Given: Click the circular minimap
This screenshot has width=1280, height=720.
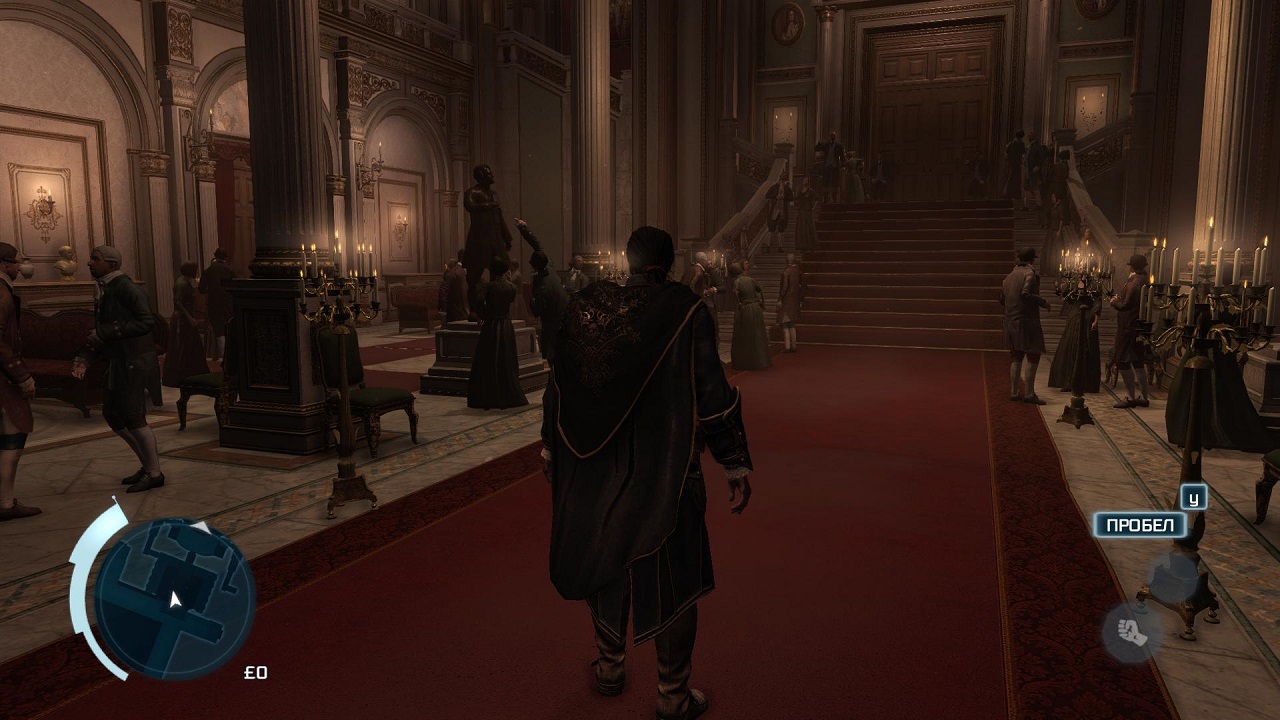Looking at the screenshot, I should click(175, 598).
